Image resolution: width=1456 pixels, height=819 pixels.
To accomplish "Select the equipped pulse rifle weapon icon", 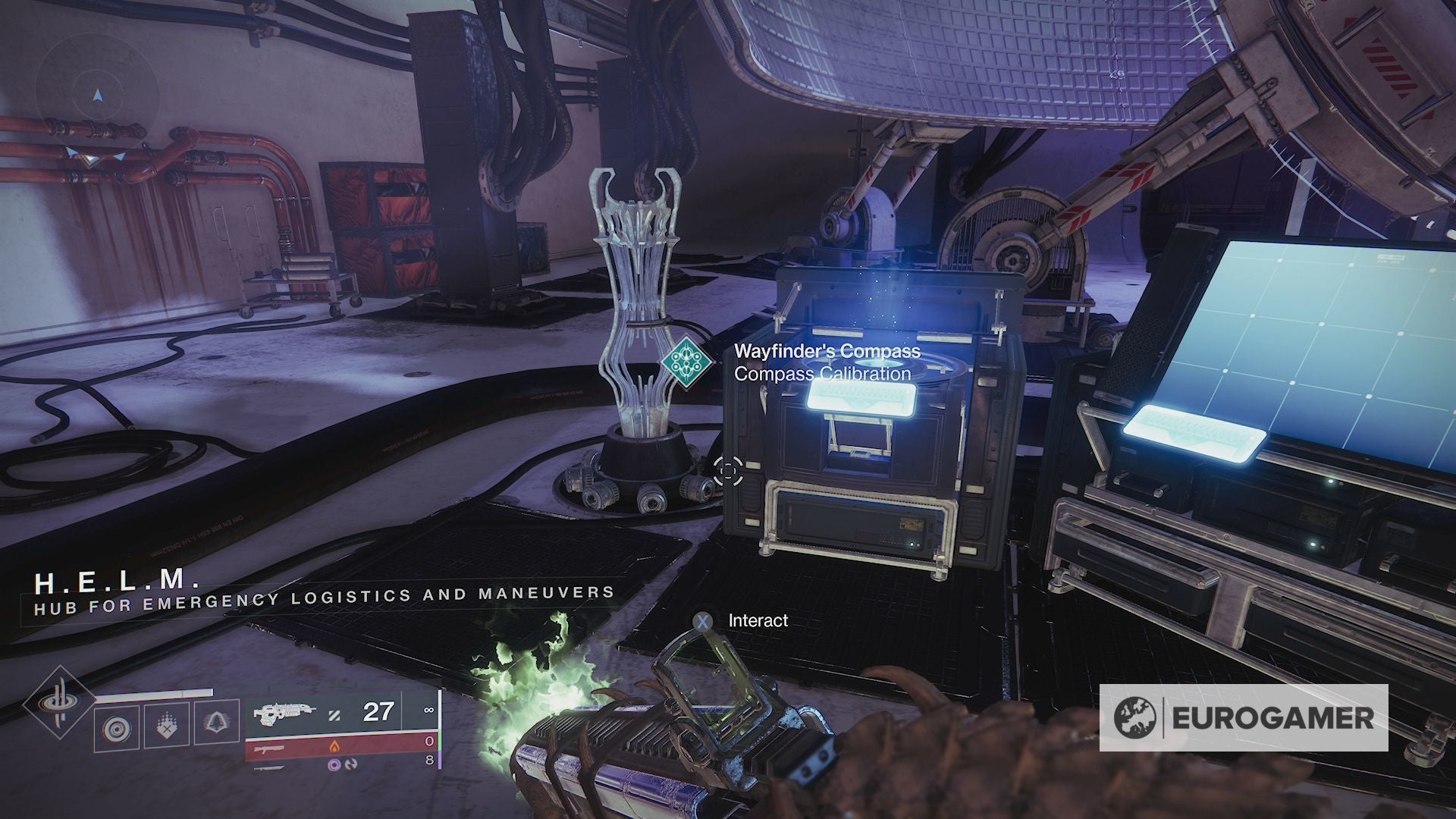I will pyautogui.click(x=284, y=713).
